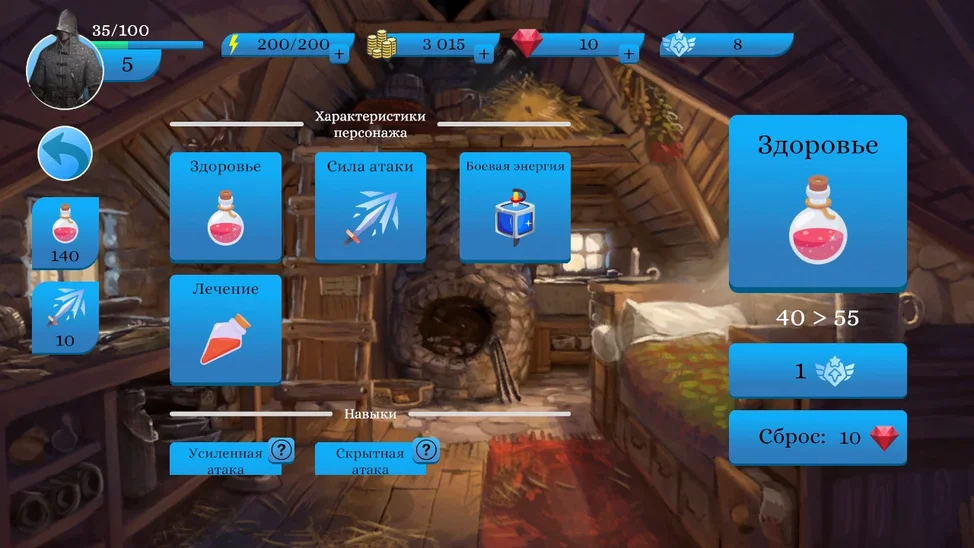The height and width of the screenshot is (548, 974).
Task: Select the Здоровье health potion tile
Action: pos(225,207)
